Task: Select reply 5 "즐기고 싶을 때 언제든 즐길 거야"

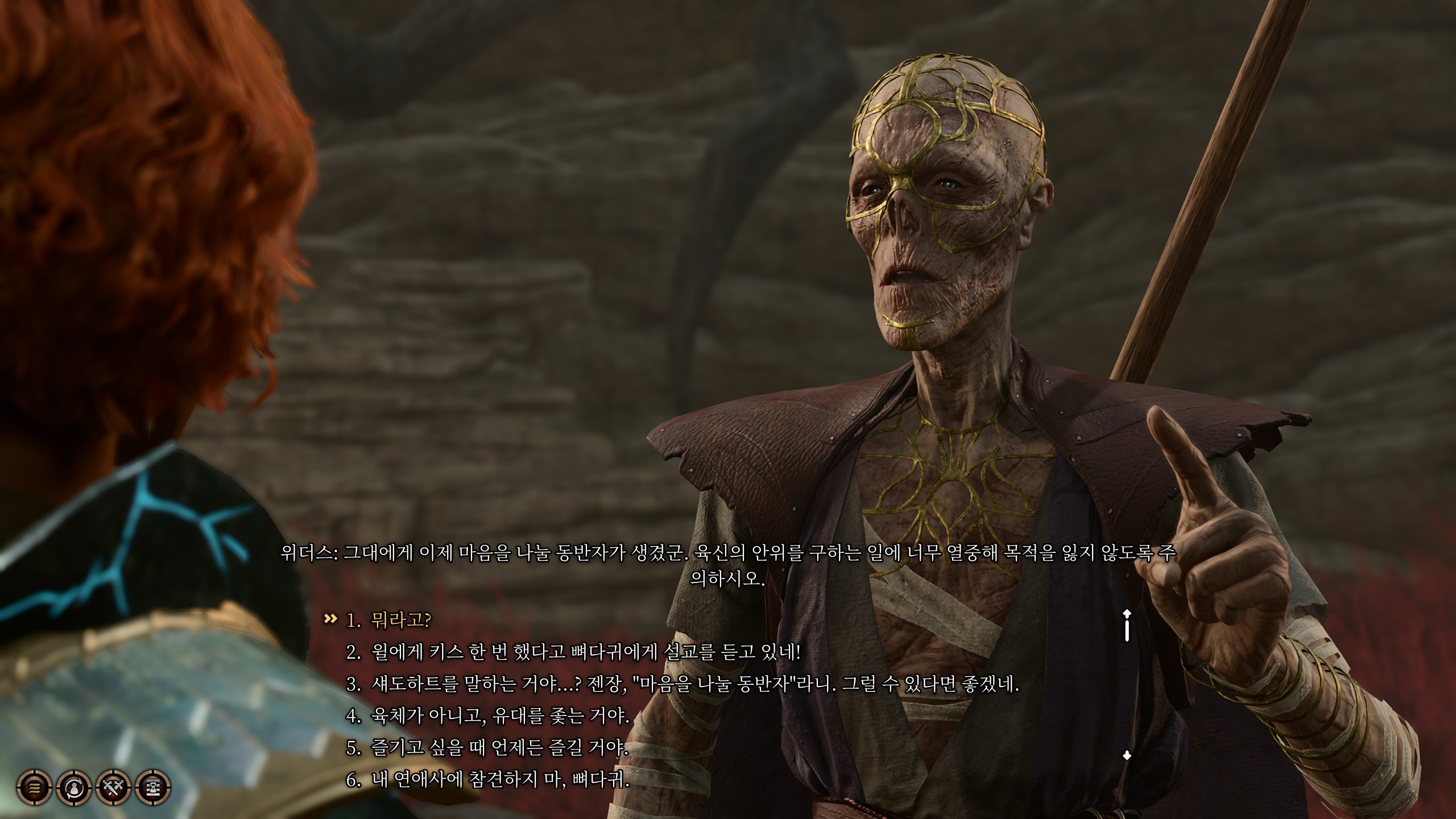Action: (x=499, y=747)
